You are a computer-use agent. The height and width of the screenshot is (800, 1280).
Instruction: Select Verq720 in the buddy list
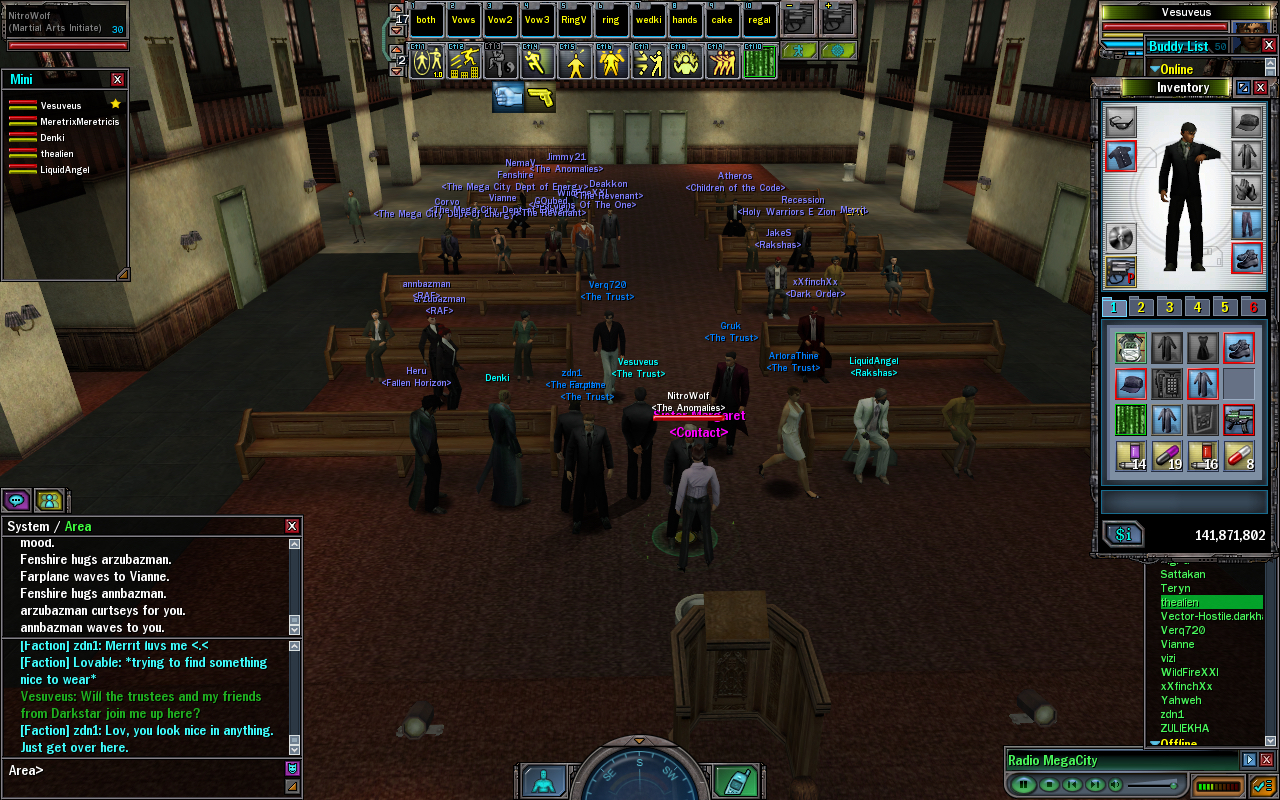1182,630
